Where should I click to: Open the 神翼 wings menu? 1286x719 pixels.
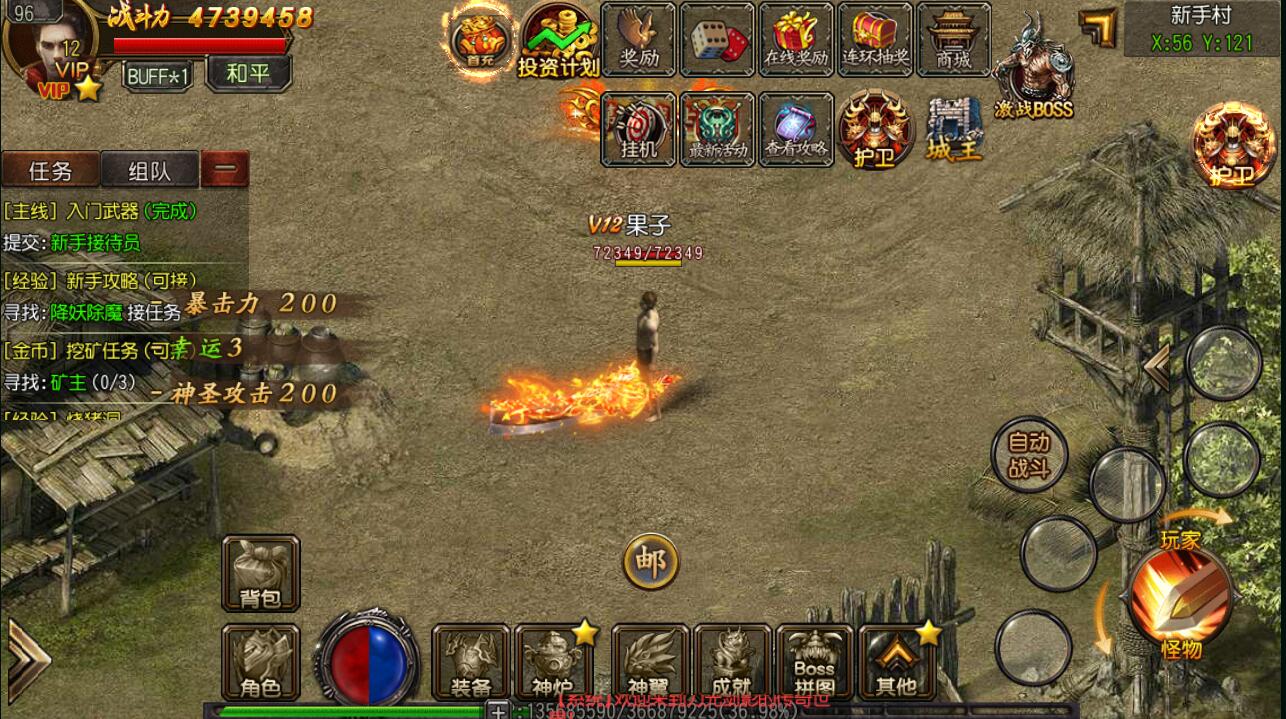650,662
